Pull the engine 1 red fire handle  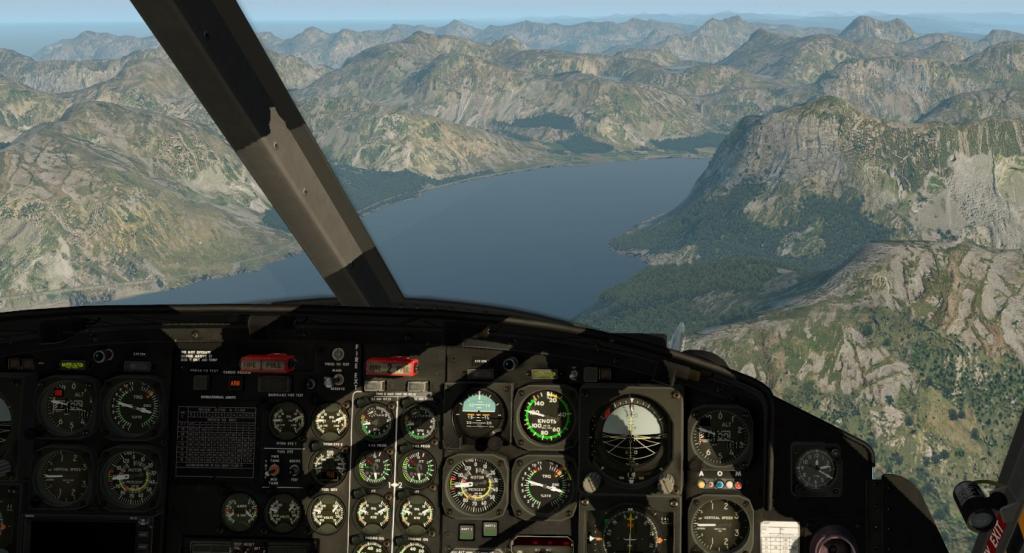(267, 363)
